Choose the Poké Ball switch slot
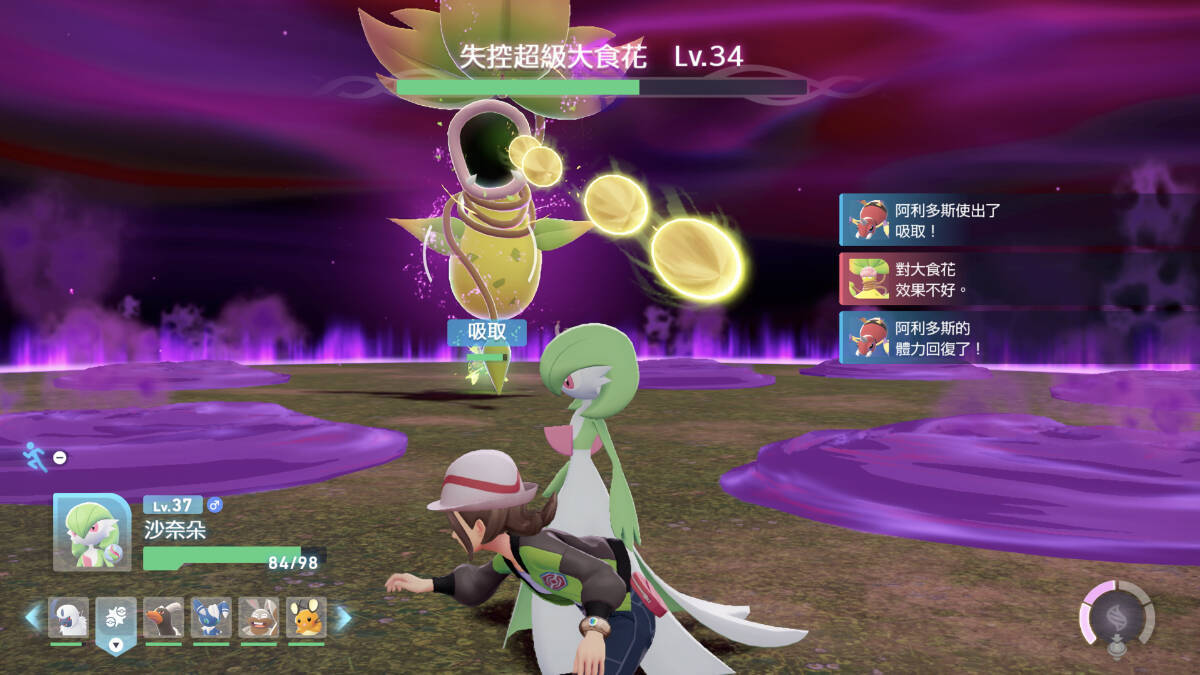The image size is (1200, 675). point(116,619)
